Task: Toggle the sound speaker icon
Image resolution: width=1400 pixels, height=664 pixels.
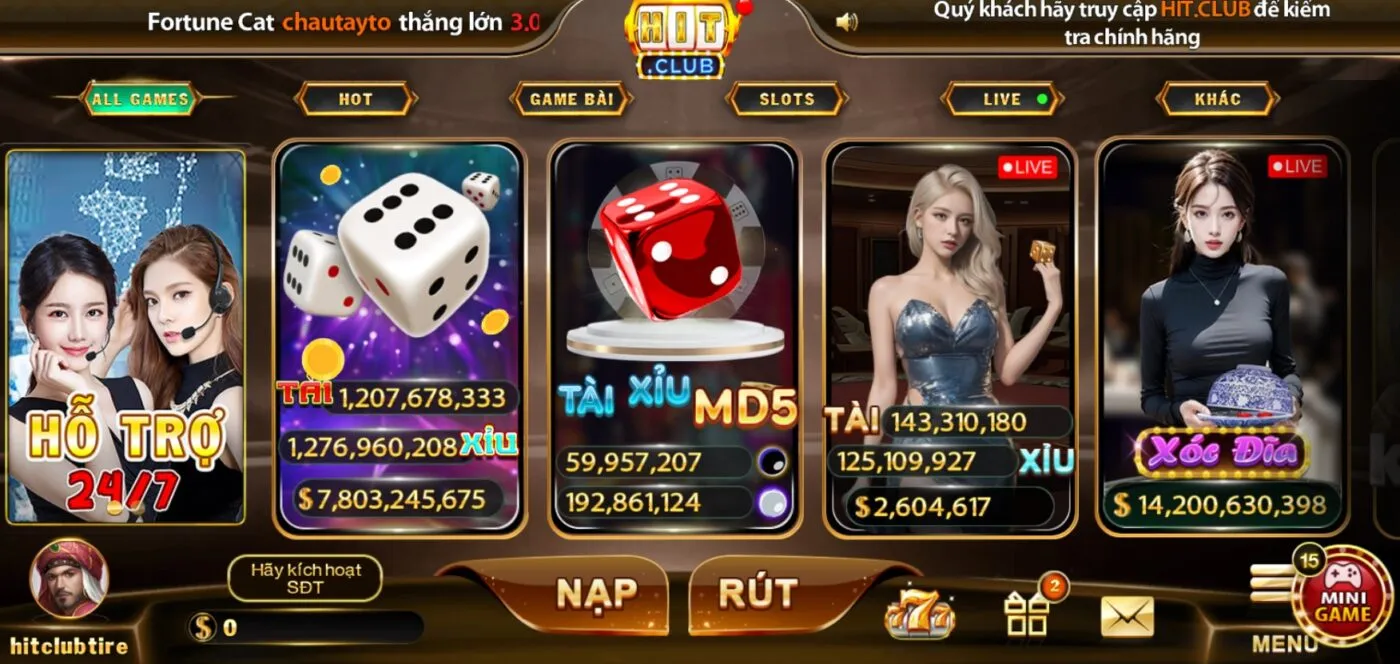Action: click(847, 22)
